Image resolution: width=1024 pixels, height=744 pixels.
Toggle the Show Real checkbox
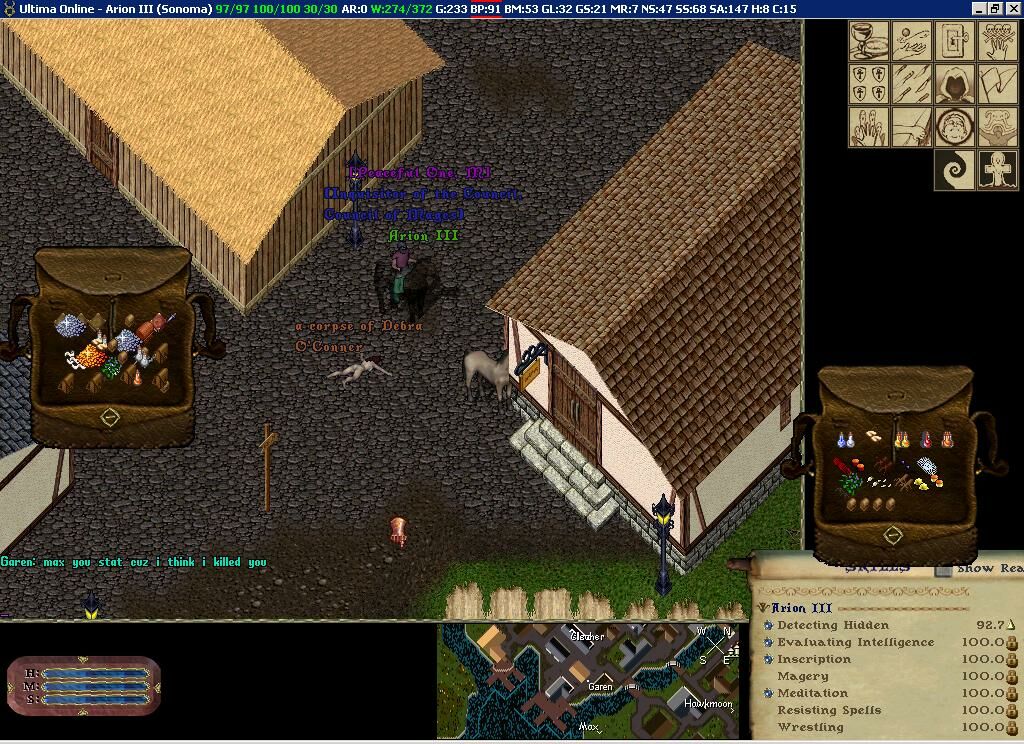[943, 569]
